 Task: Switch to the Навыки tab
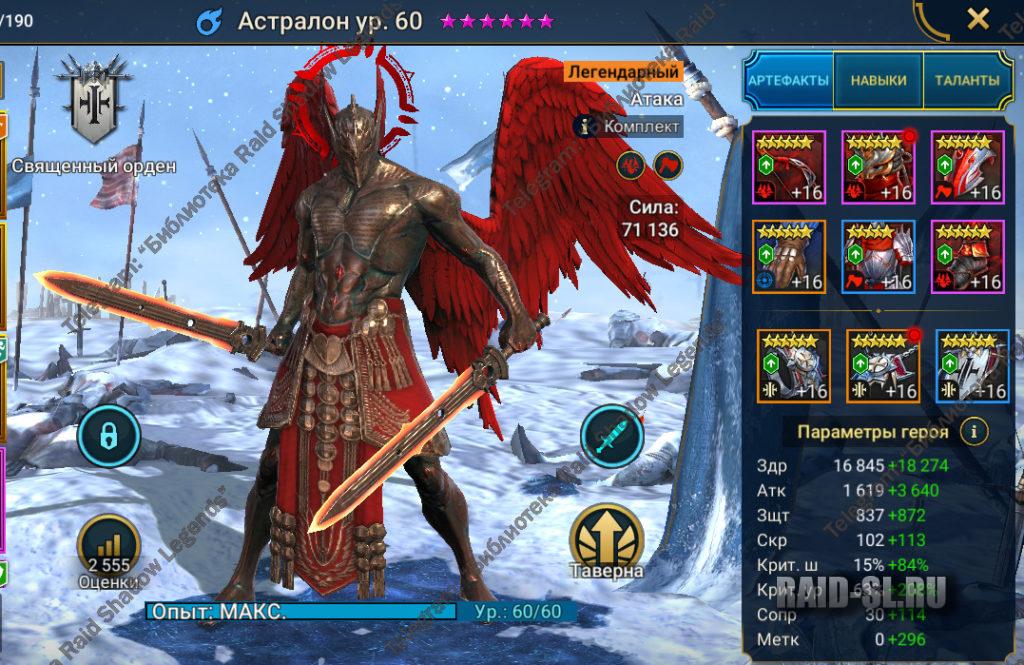[879, 80]
